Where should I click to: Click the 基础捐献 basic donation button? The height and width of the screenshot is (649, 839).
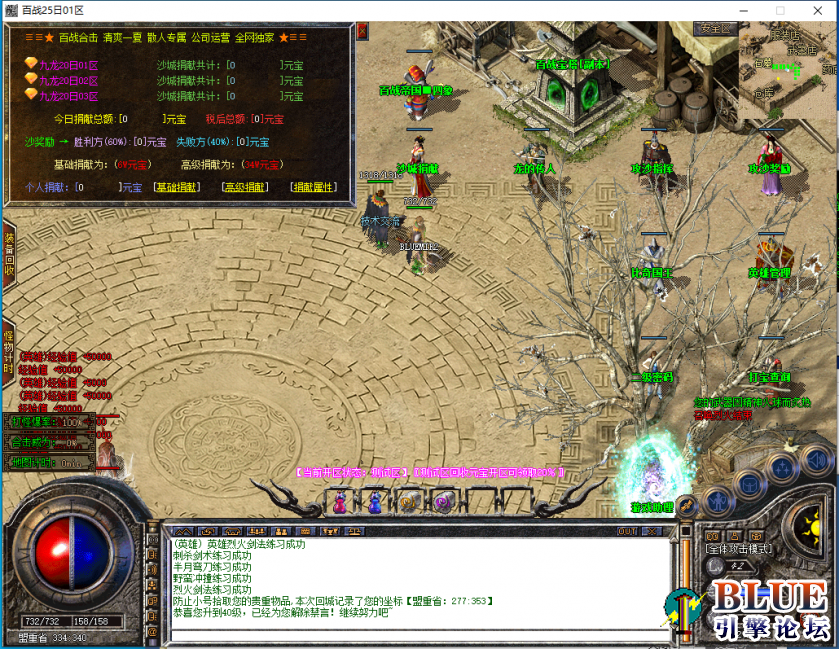tap(176, 187)
